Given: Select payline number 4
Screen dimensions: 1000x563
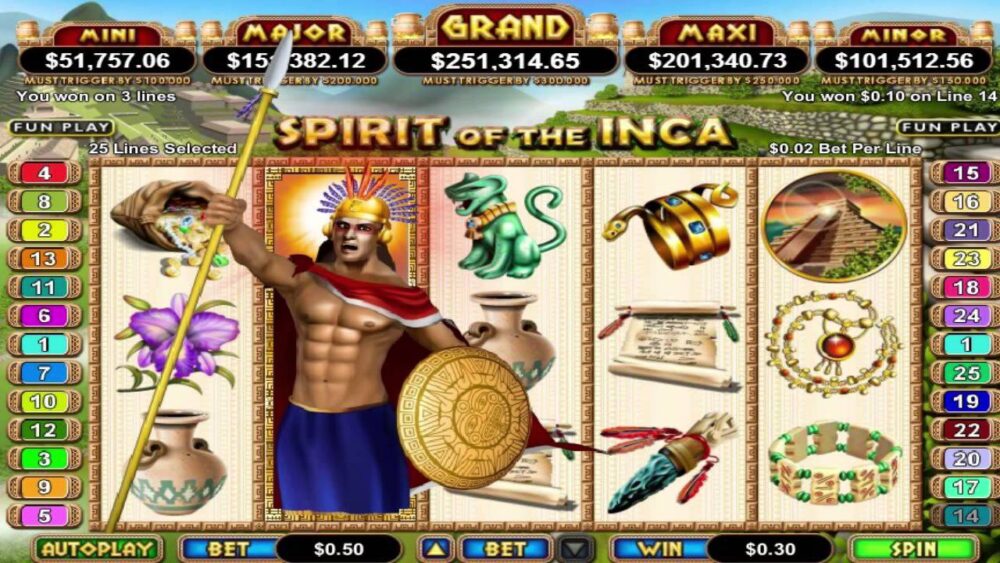Looking at the screenshot, I should (x=44, y=173).
